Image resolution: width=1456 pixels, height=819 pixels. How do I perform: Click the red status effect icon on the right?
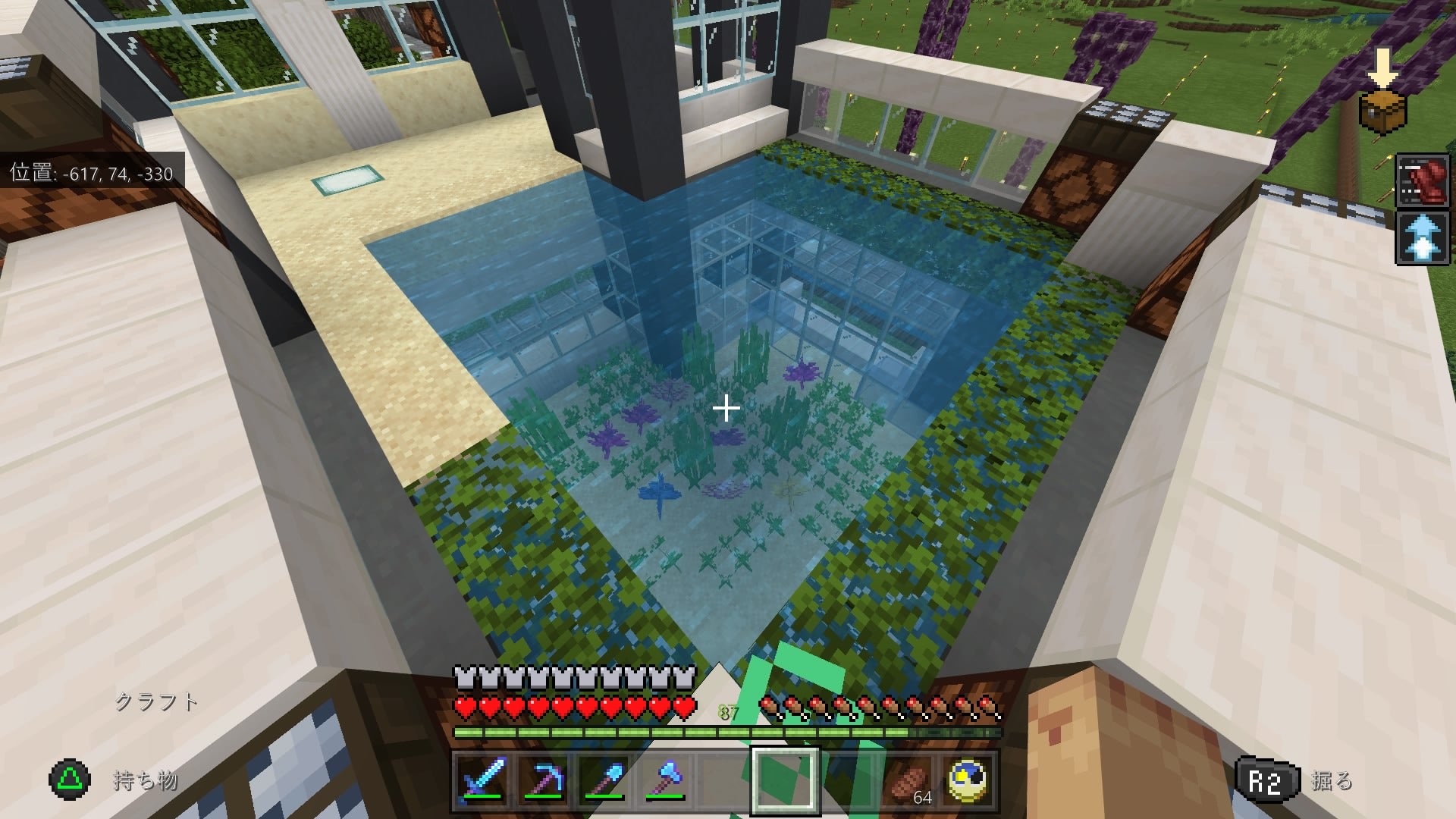pyautogui.click(x=1421, y=180)
